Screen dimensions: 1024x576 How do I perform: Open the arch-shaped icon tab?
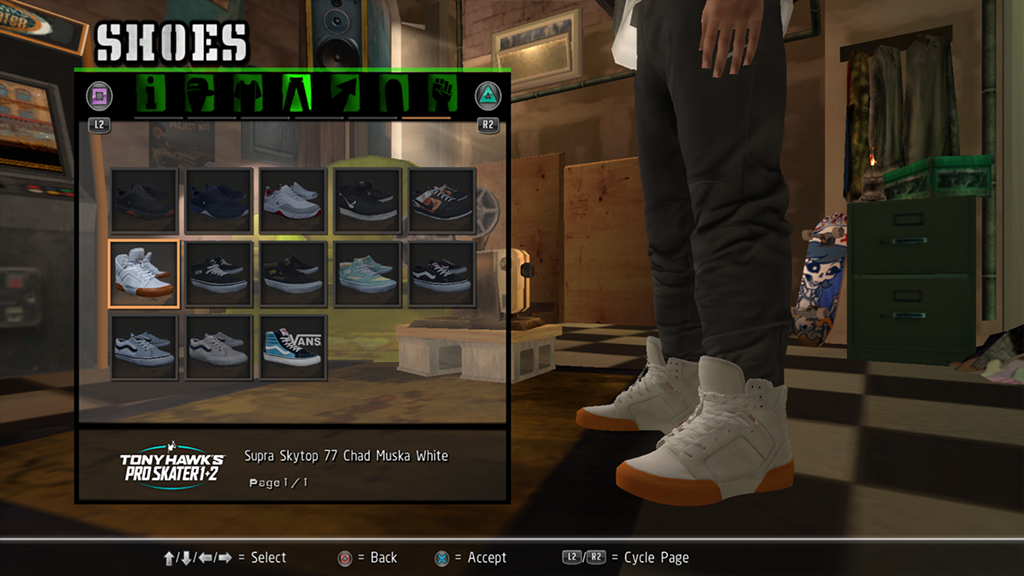pos(393,95)
